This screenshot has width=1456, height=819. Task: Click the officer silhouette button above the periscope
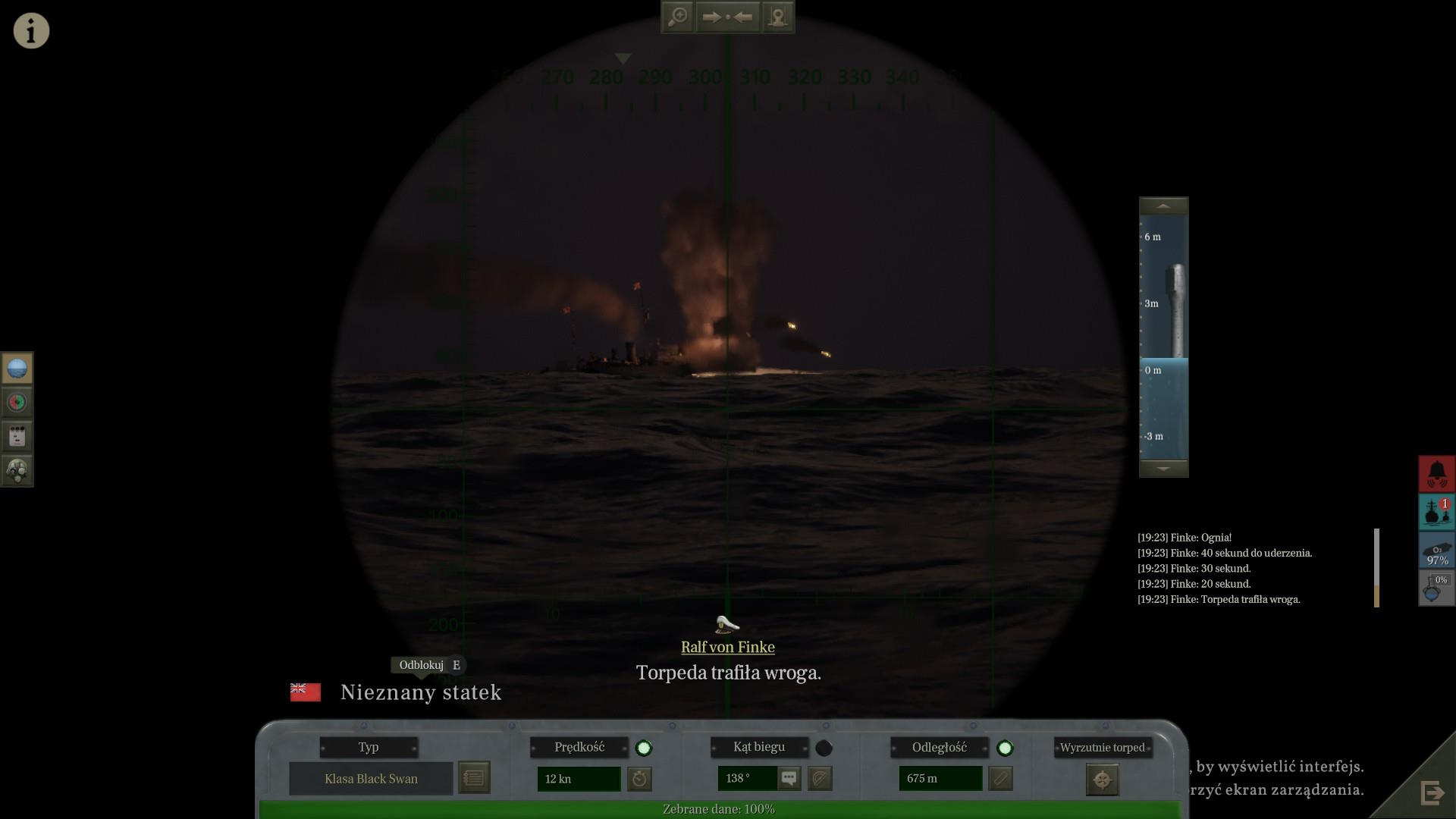click(778, 17)
